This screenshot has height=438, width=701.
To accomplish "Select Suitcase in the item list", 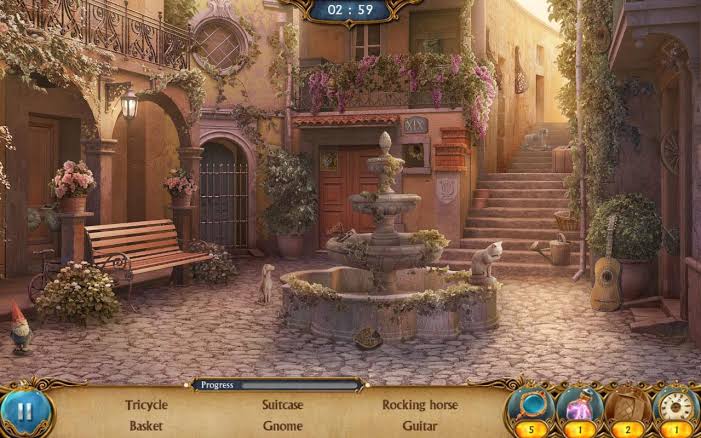I will pyautogui.click(x=282, y=405).
